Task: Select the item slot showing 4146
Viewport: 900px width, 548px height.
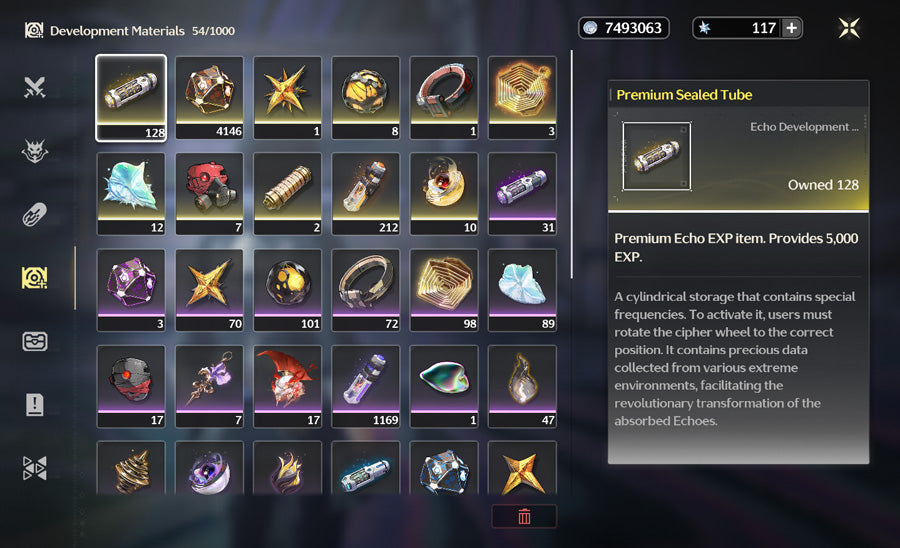Action: tap(209, 97)
